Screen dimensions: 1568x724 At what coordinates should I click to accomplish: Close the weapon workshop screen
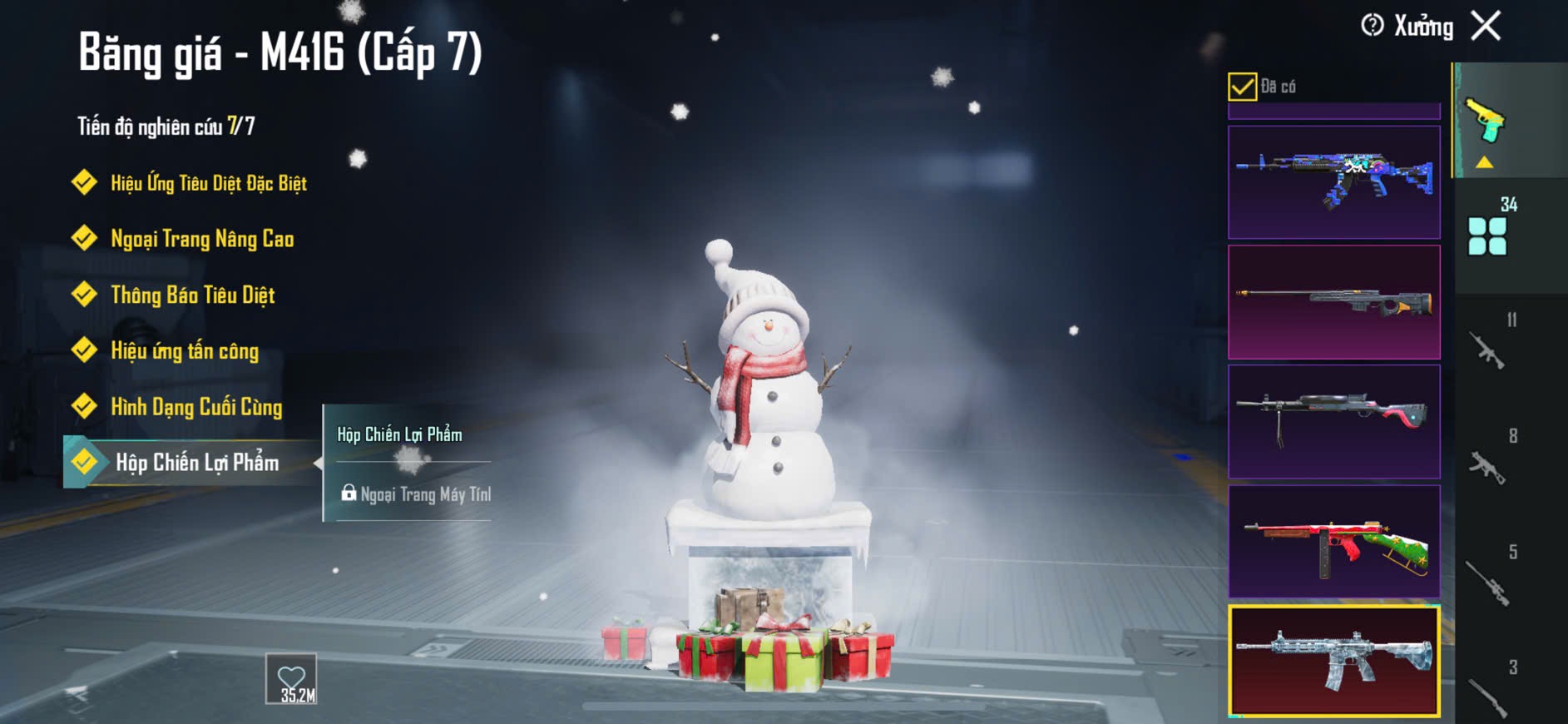(1486, 26)
